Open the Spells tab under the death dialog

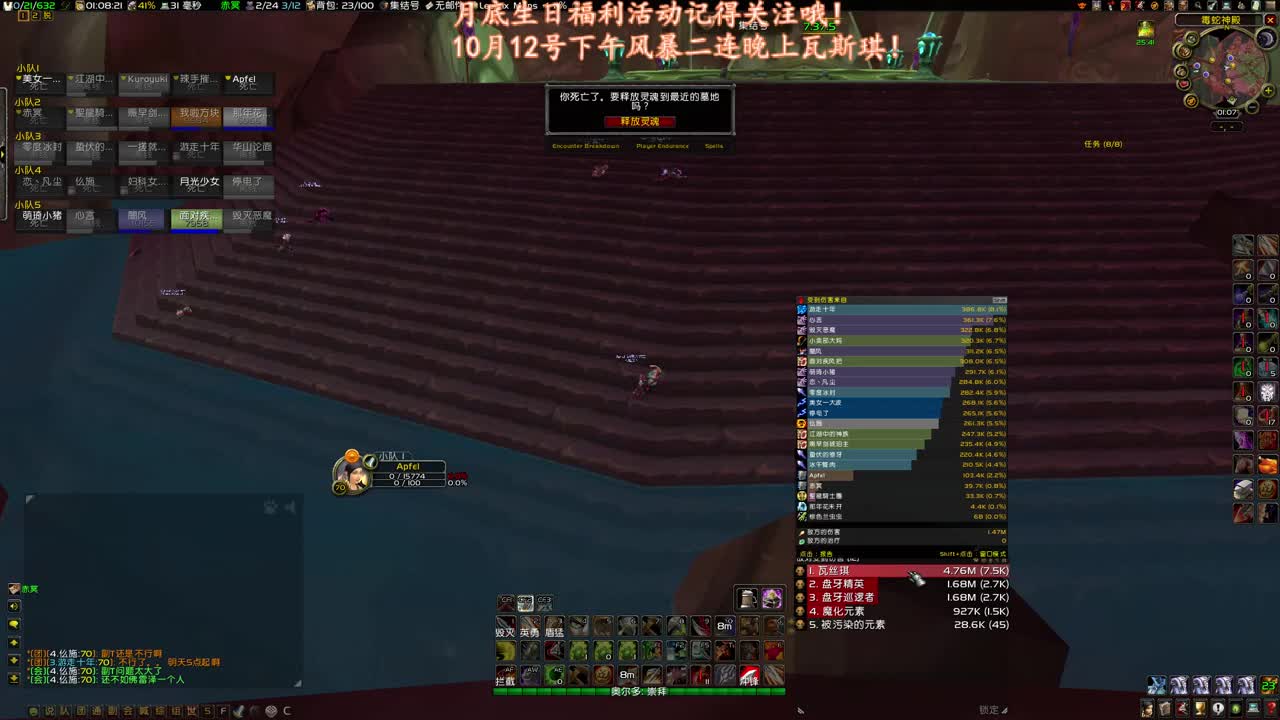click(714, 146)
